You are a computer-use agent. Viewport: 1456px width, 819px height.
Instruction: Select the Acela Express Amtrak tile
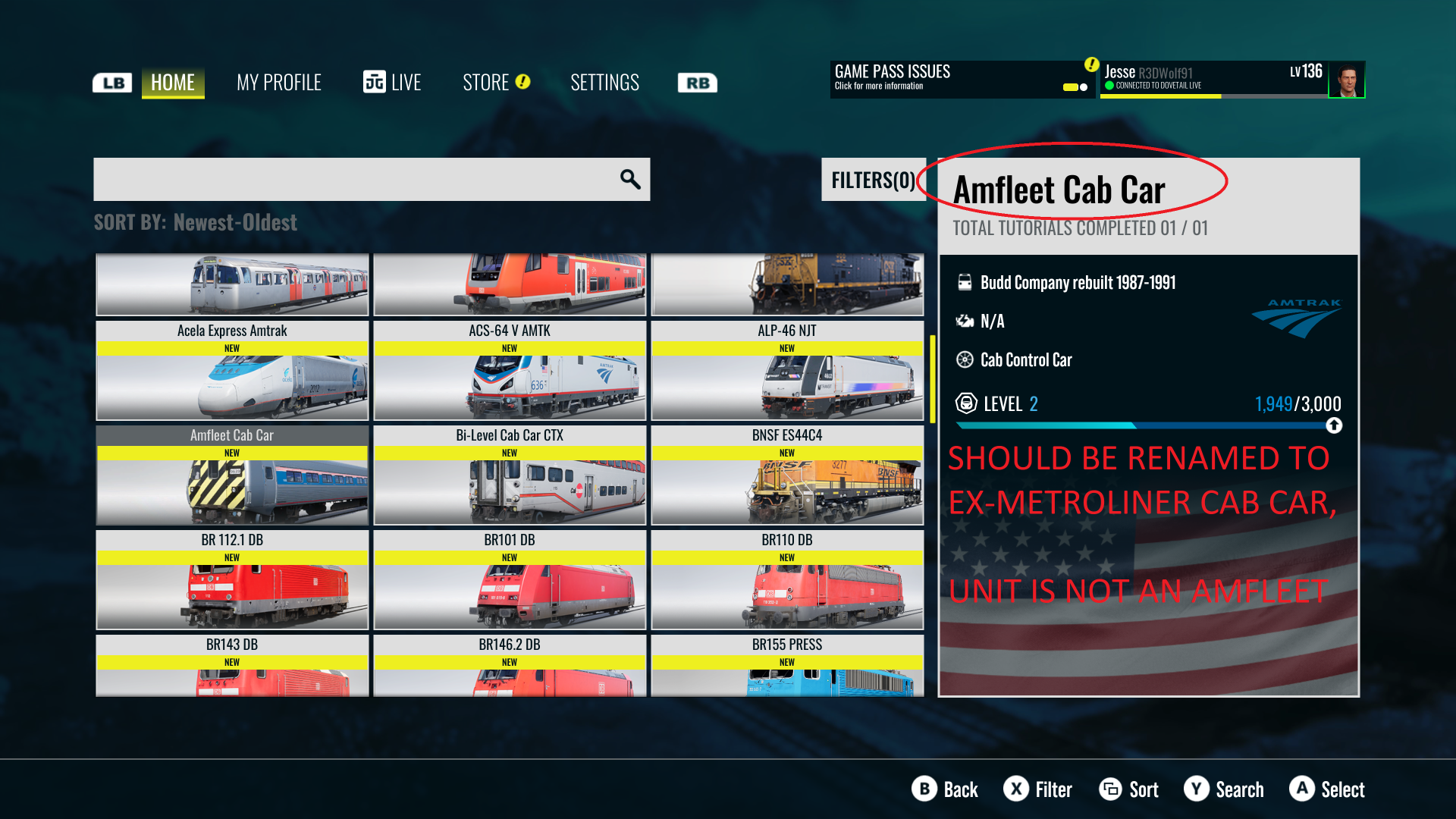pyautogui.click(x=232, y=371)
